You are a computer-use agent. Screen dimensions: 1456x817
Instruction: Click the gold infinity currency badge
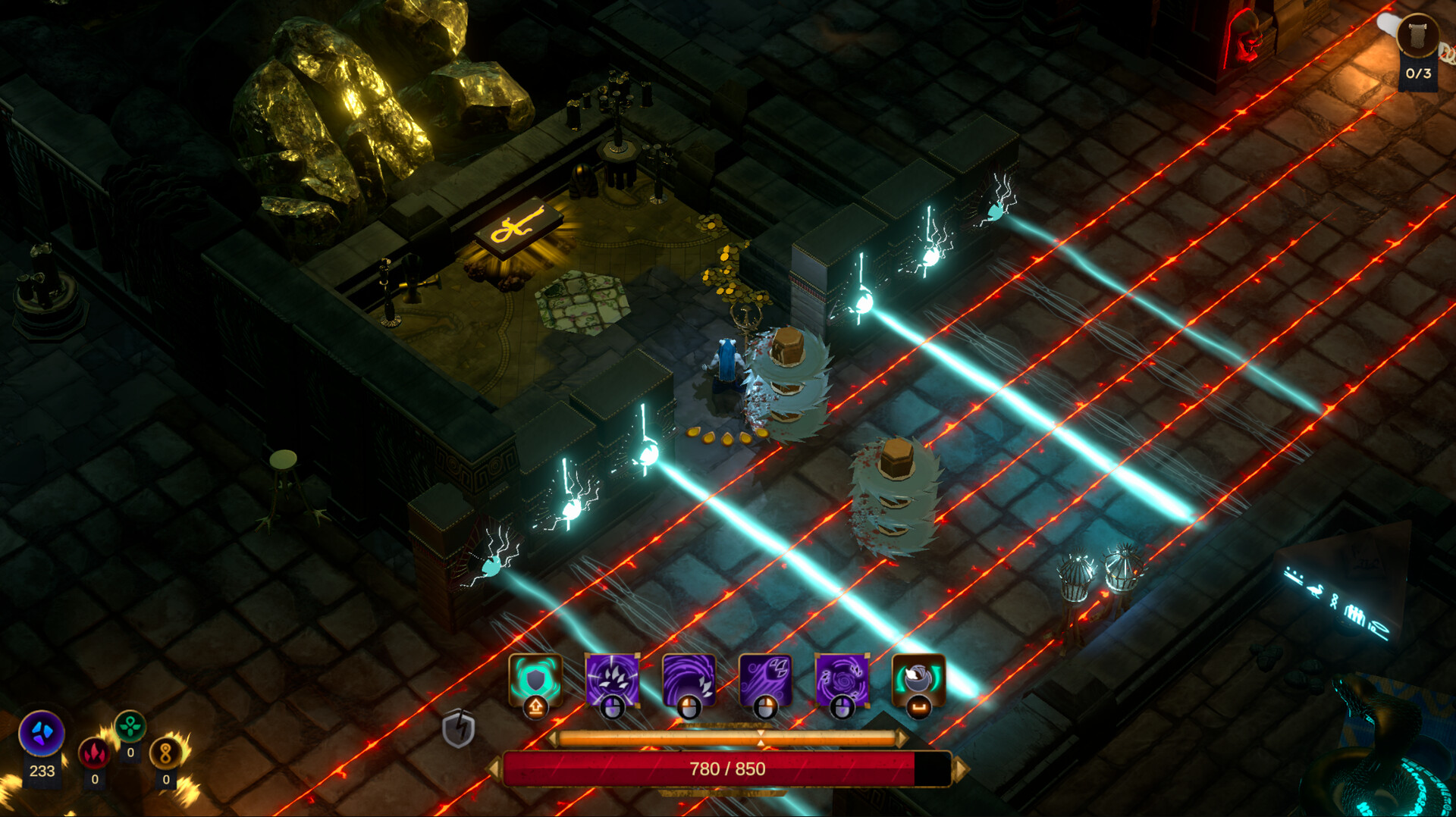pos(165,752)
